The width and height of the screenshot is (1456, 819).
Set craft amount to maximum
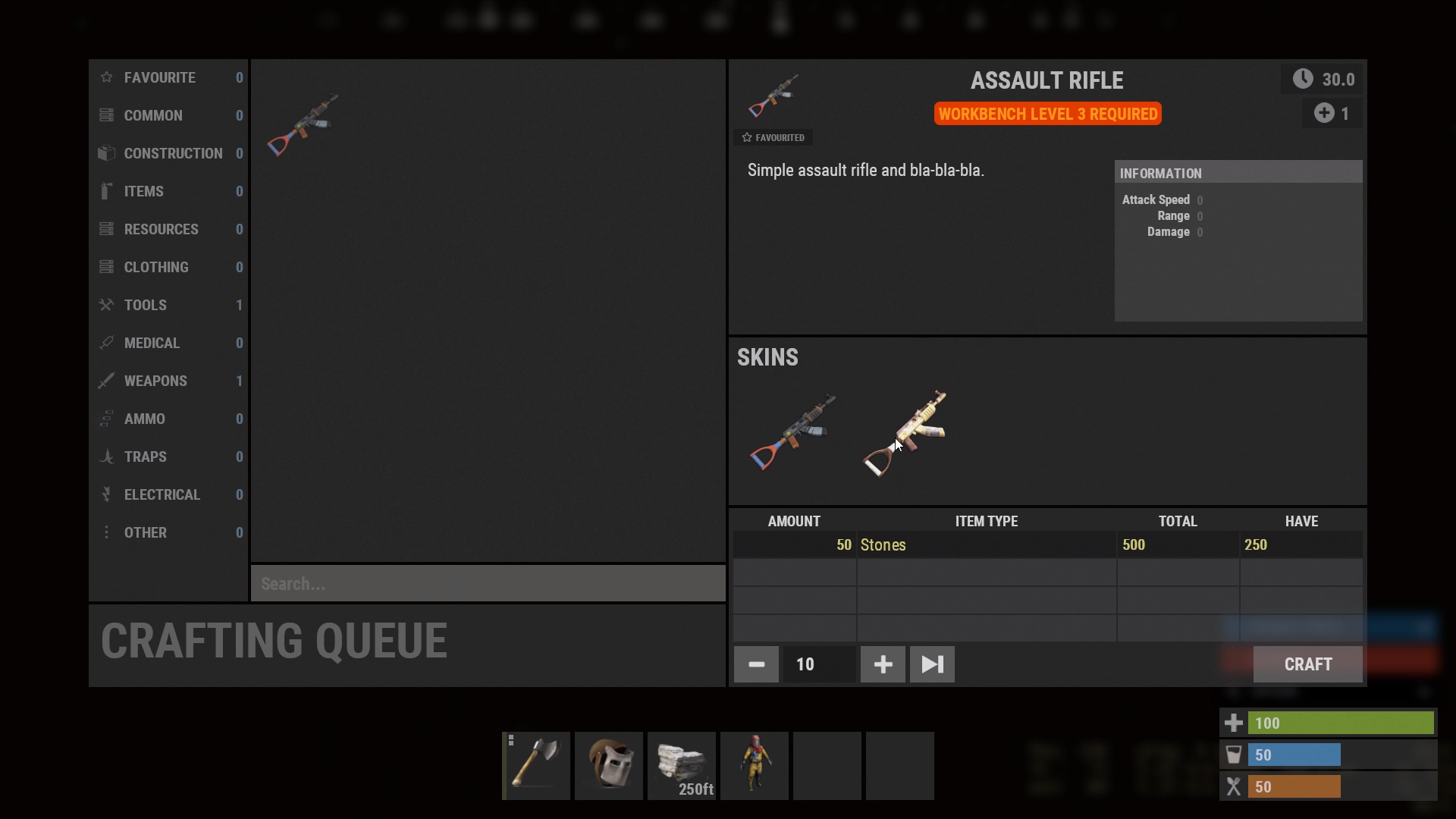(932, 665)
